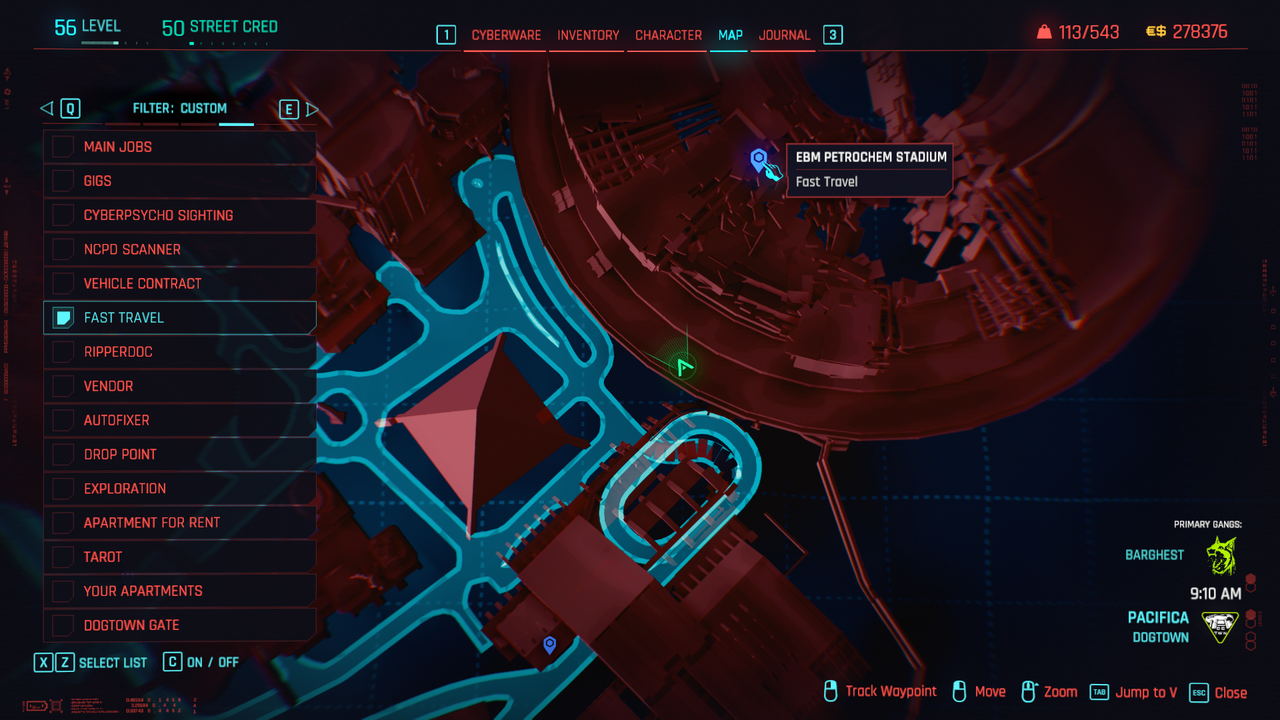Click the blue fast travel marker near the bottom

[x=549, y=645]
